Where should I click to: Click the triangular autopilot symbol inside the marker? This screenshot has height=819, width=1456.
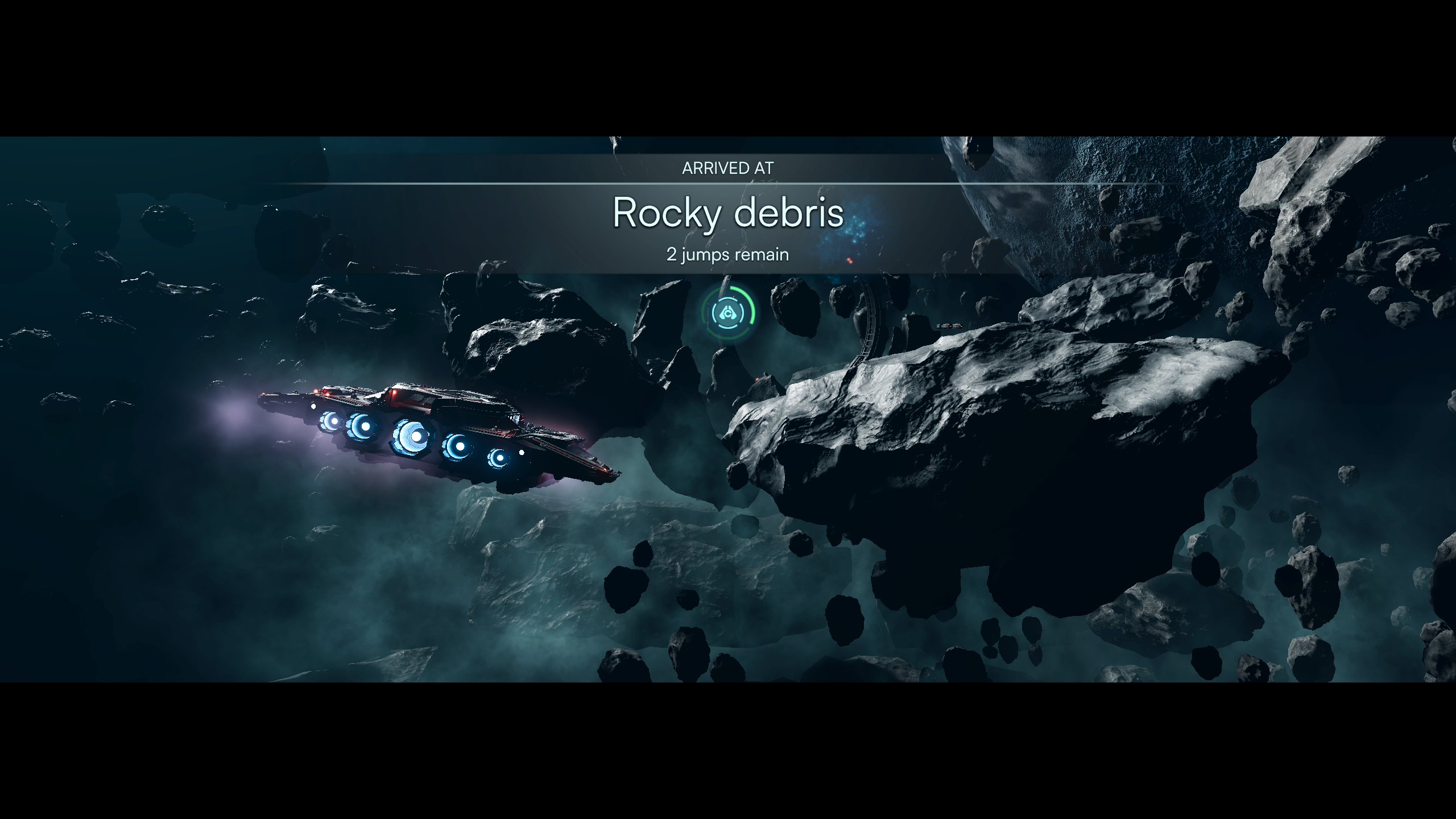[727, 312]
